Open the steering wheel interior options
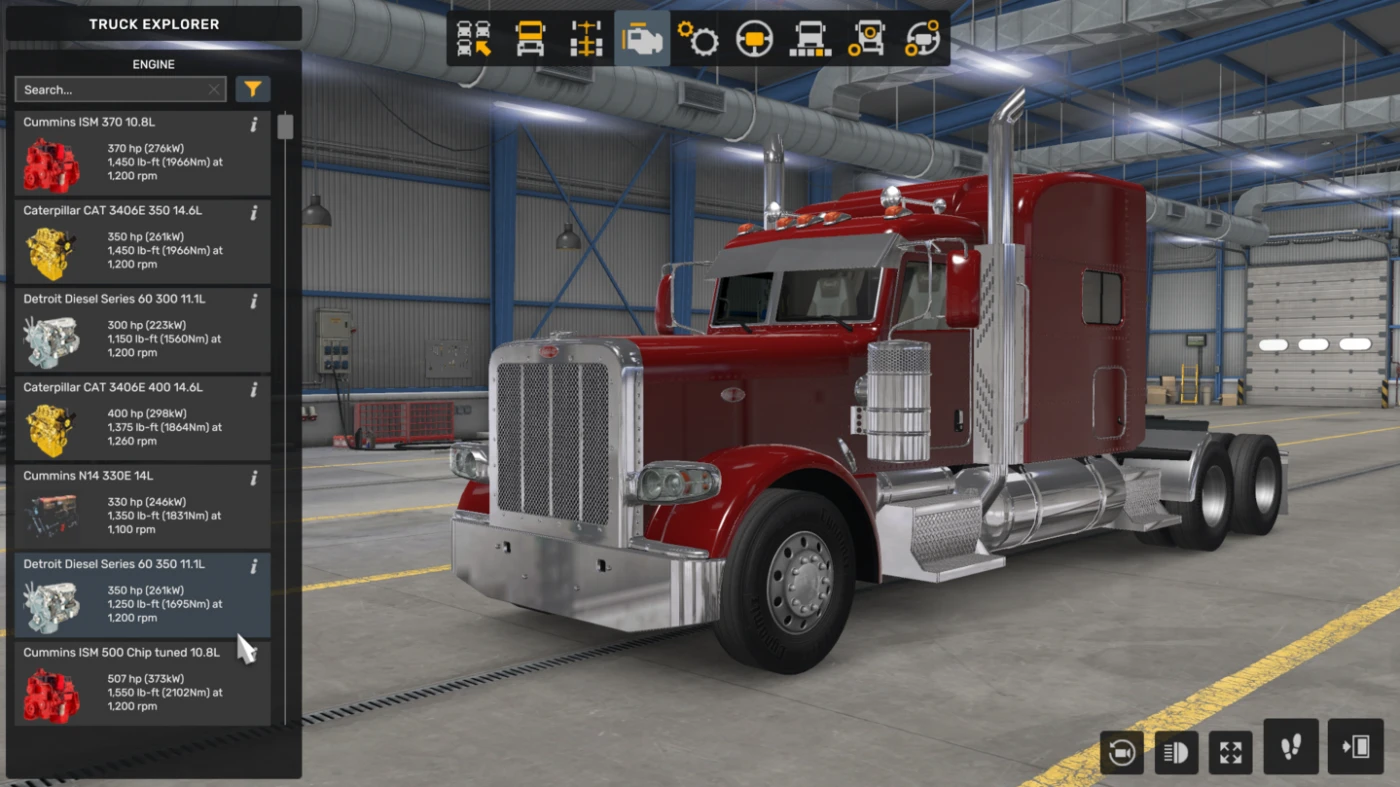Viewport: 1400px width, 787px height. tap(753, 37)
